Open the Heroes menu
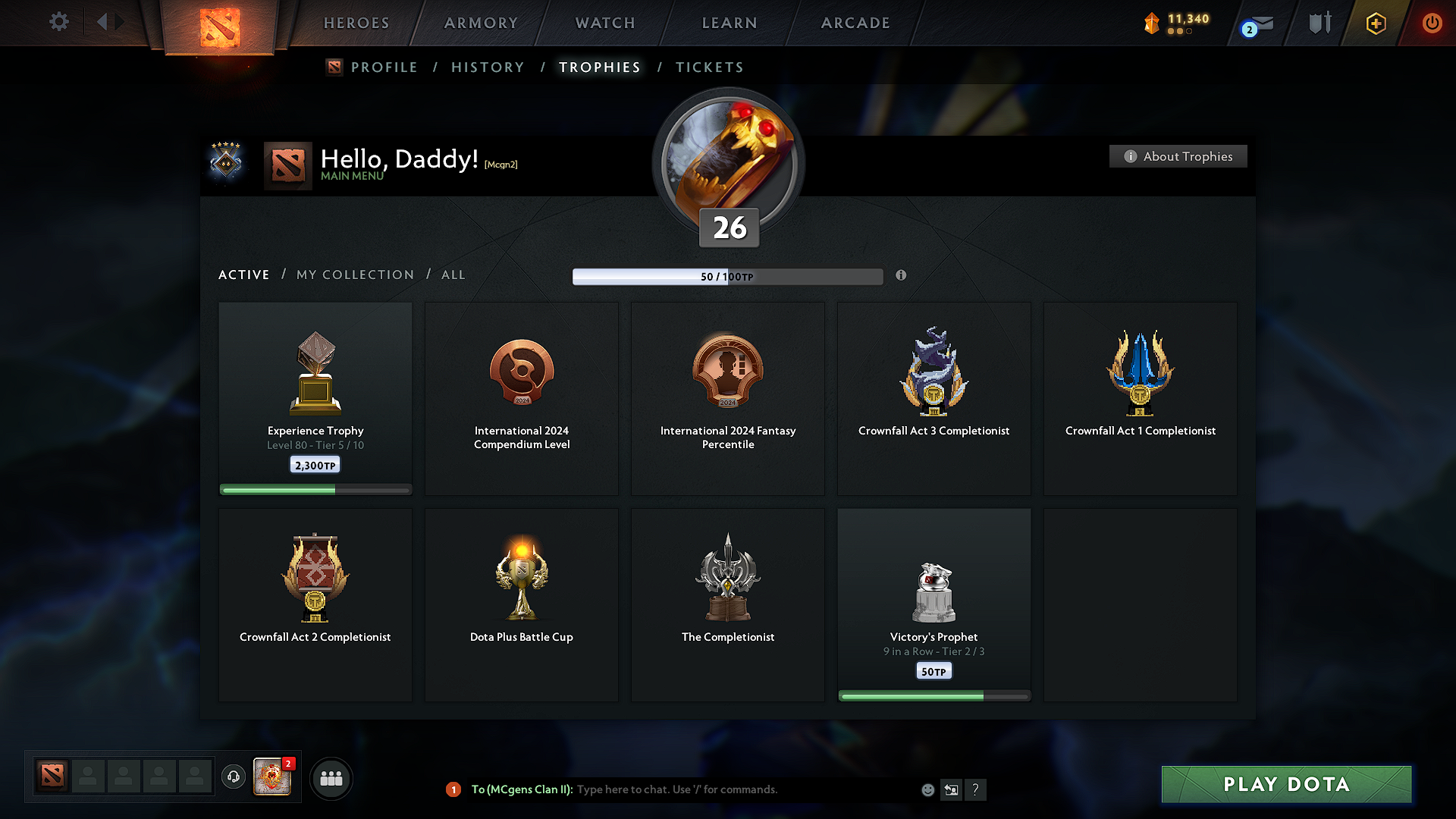1456x819 pixels. 356,23
